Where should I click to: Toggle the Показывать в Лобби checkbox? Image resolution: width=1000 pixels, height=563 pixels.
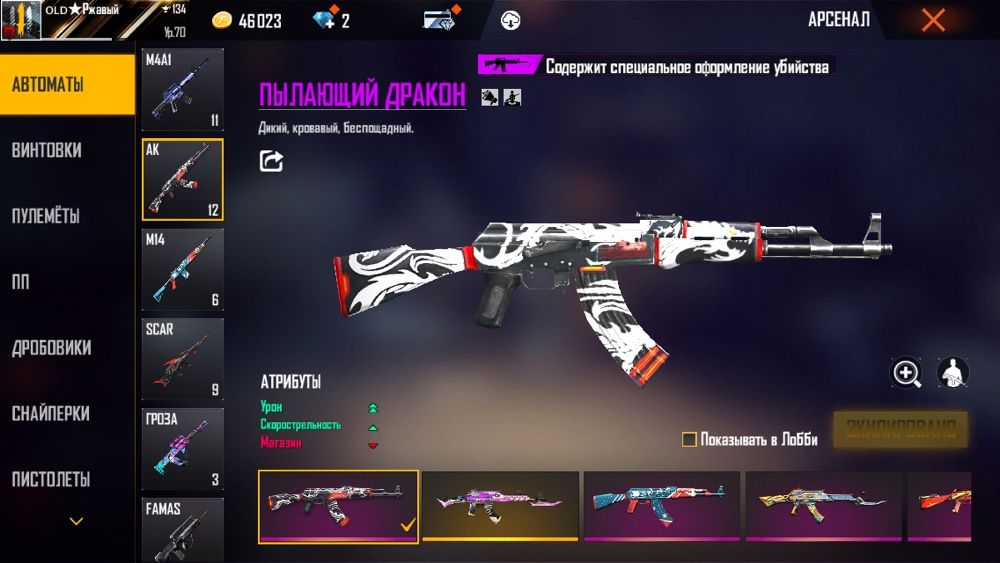[689, 439]
